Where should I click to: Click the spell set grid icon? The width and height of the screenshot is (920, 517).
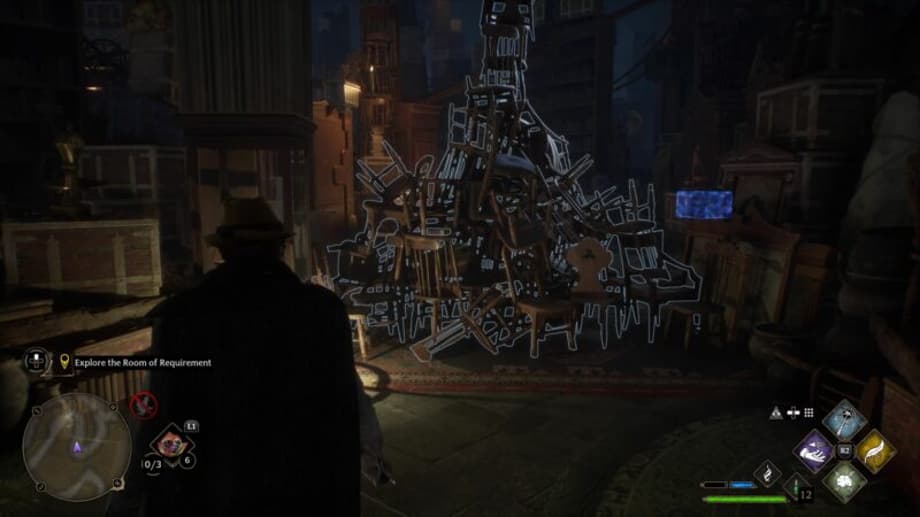point(808,412)
